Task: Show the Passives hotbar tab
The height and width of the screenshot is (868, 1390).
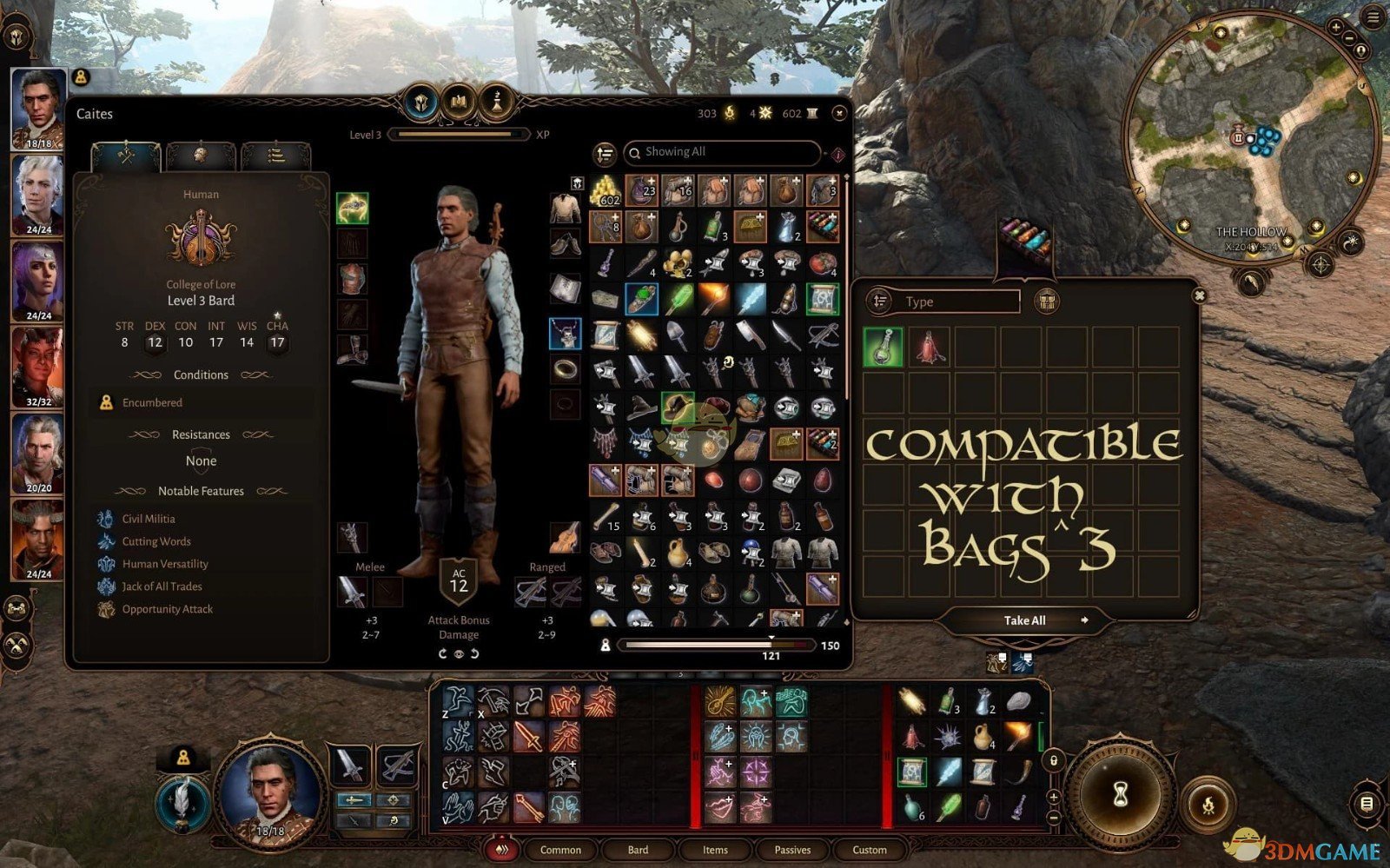Action: click(x=792, y=850)
